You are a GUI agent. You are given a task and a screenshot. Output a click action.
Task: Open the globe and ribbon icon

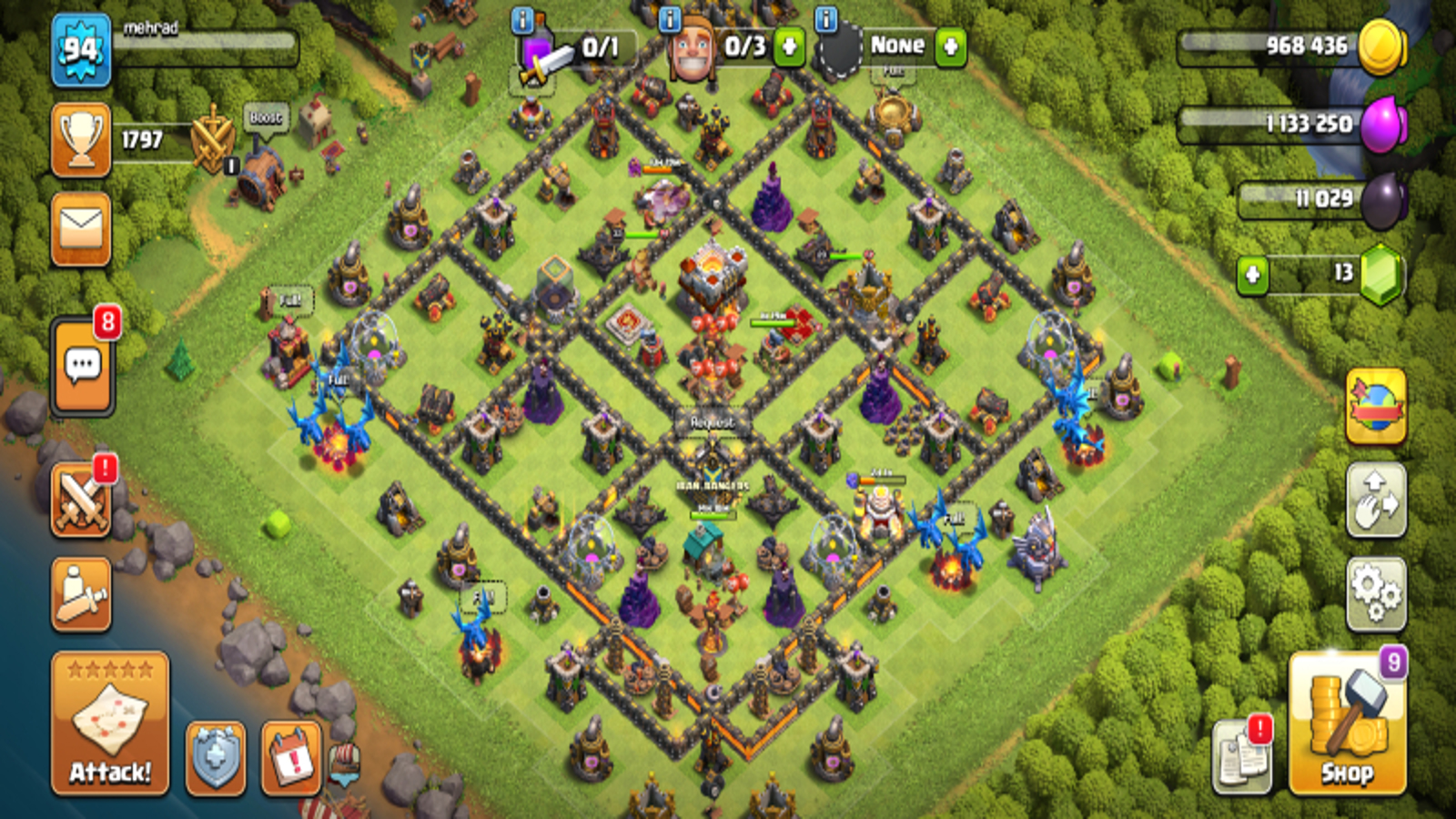click(x=1376, y=406)
